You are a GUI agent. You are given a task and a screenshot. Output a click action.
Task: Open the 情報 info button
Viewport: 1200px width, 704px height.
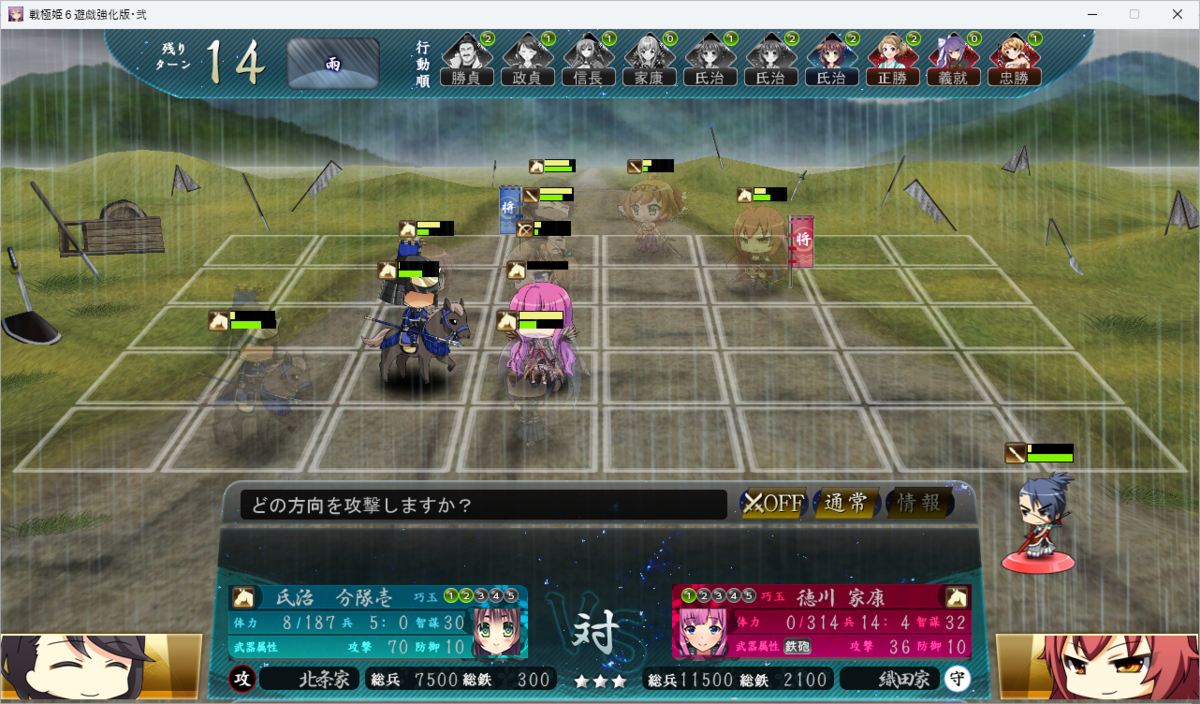[918, 503]
